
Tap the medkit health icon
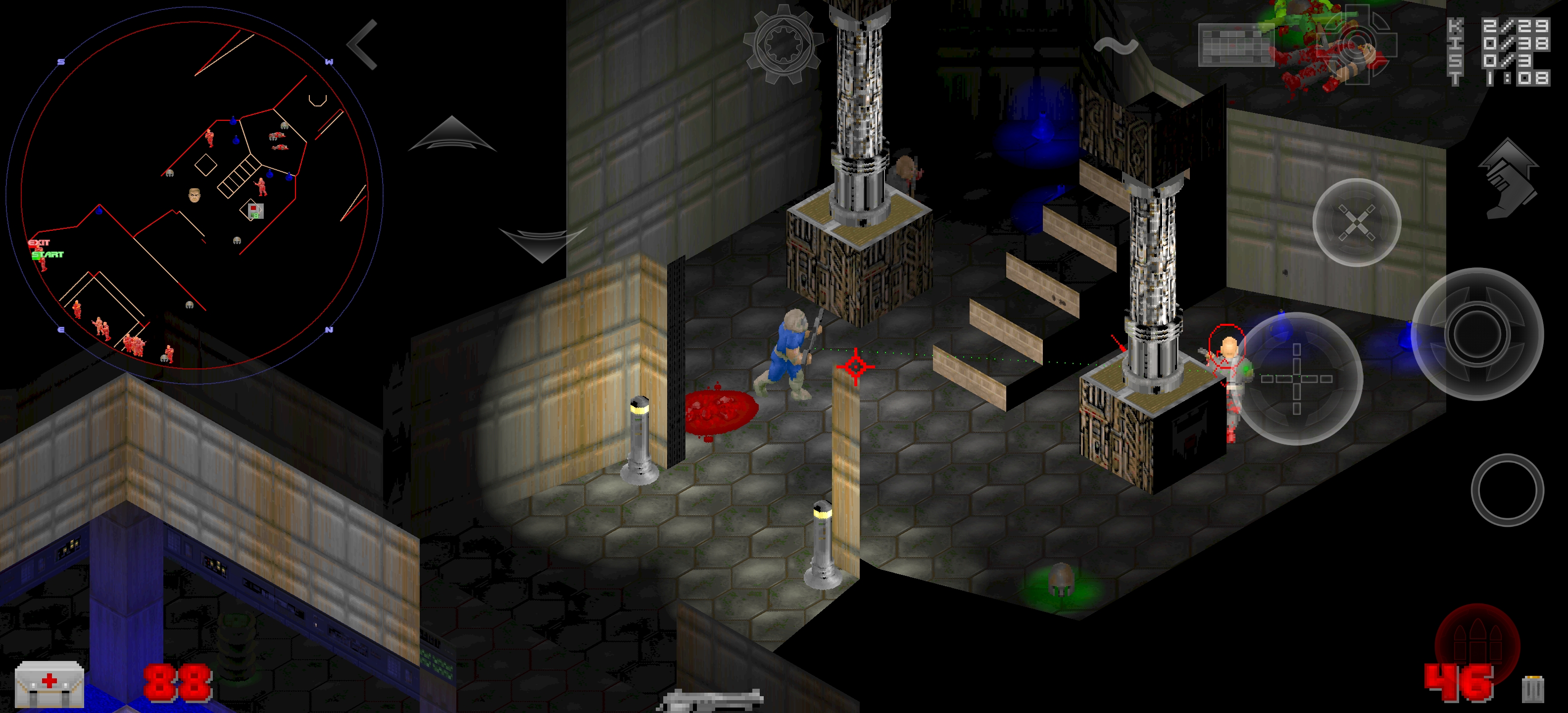click(x=49, y=684)
